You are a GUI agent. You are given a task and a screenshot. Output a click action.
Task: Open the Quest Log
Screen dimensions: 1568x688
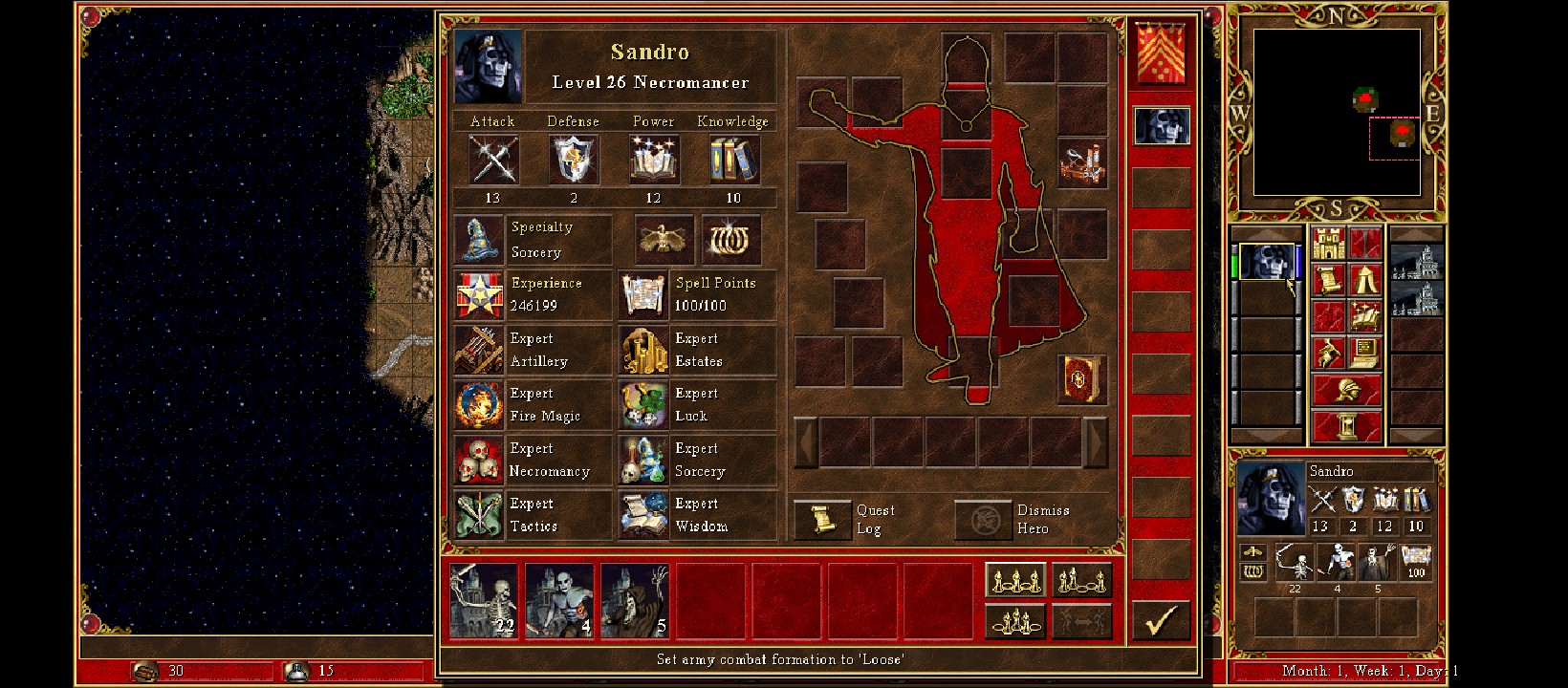[x=822, y=519]
